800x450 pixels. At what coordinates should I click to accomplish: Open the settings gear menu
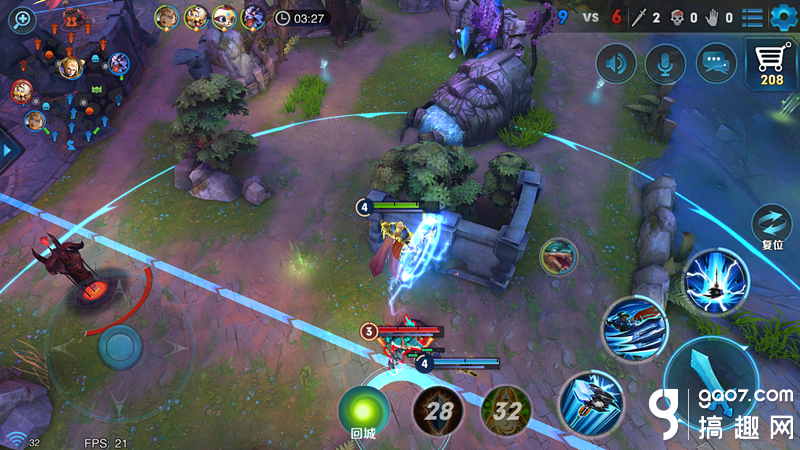pos(781,16)
